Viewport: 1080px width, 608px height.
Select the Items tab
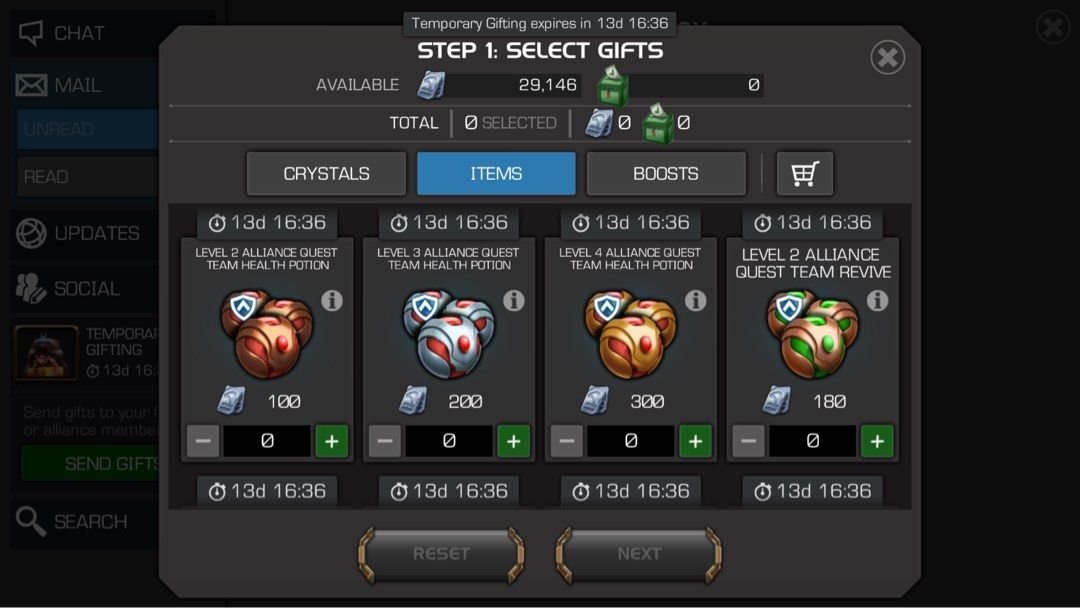pyautogui.click(x=496, y=174)
